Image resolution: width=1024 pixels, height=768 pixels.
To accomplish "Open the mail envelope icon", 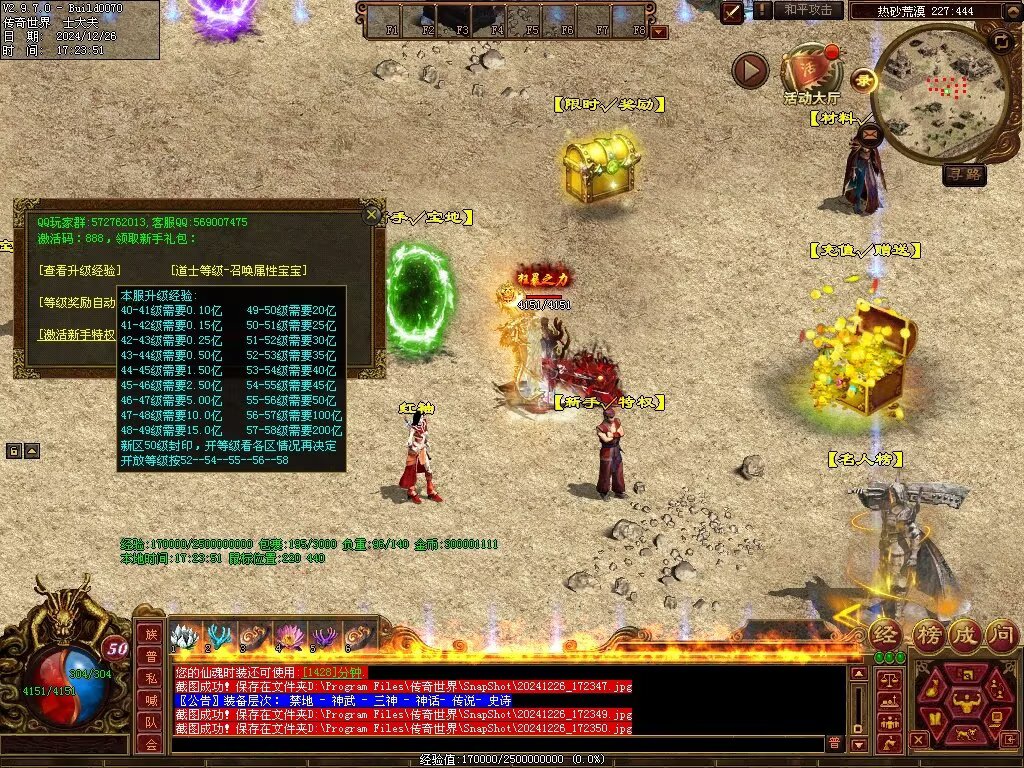I will [868, 131].
